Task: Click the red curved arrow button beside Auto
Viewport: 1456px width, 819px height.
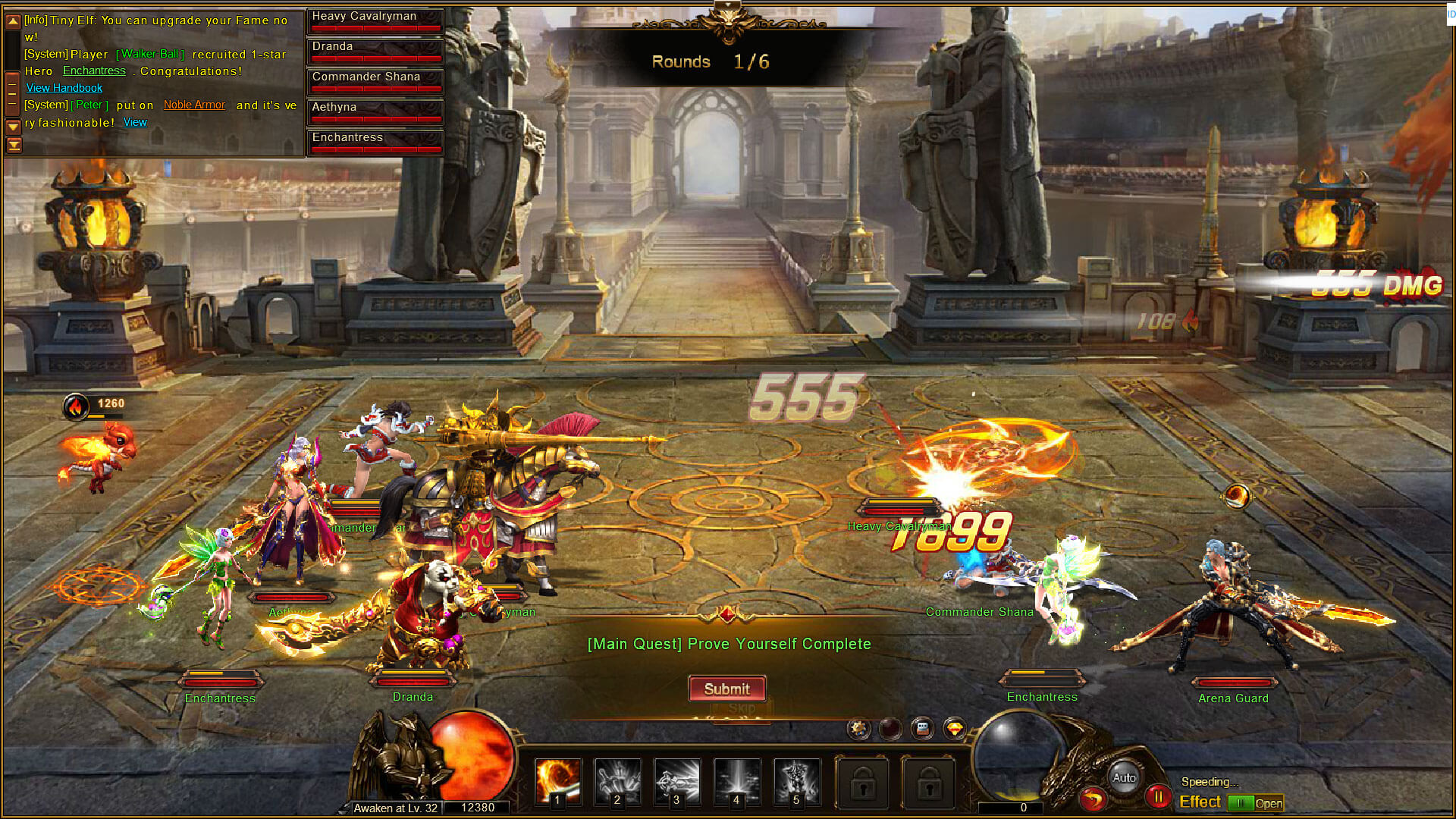Action: (x=1093, y=799)
